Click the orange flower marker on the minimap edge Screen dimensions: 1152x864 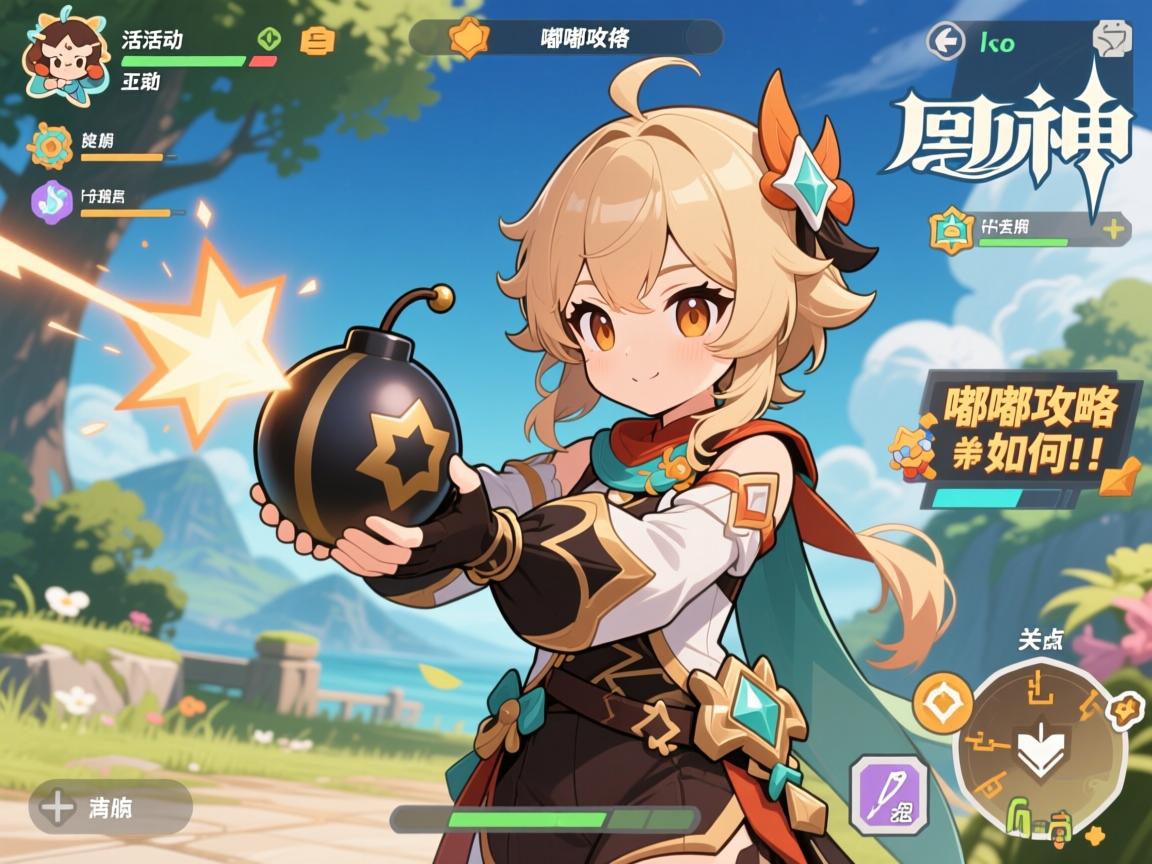point(1127,709)
